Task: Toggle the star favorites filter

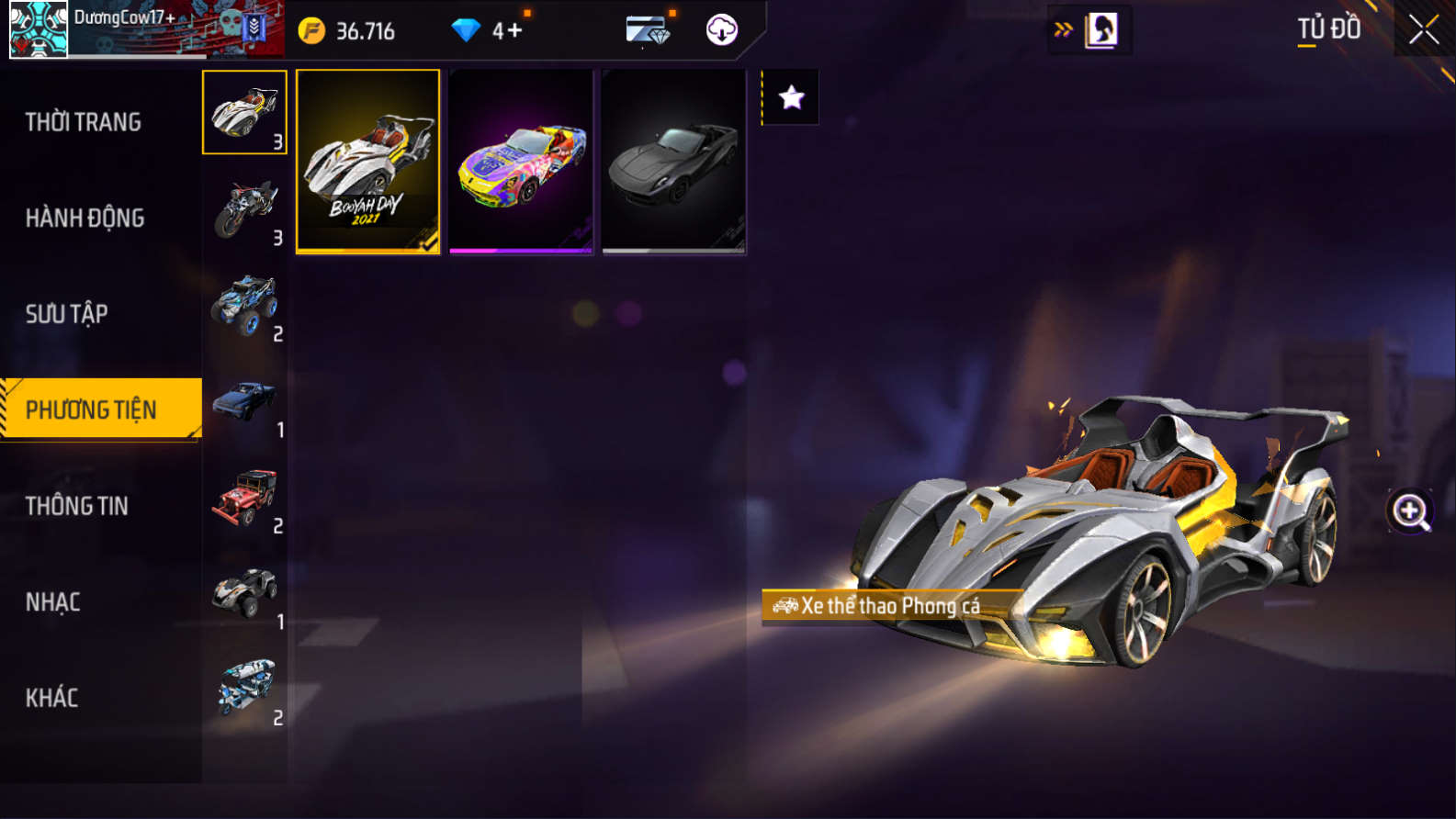Action: click(x=791, y=97)
